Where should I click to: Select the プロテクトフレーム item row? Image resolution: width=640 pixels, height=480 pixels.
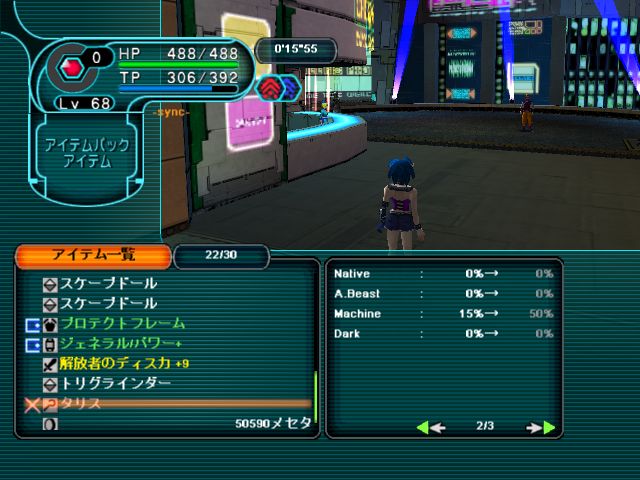pos(122,324)
